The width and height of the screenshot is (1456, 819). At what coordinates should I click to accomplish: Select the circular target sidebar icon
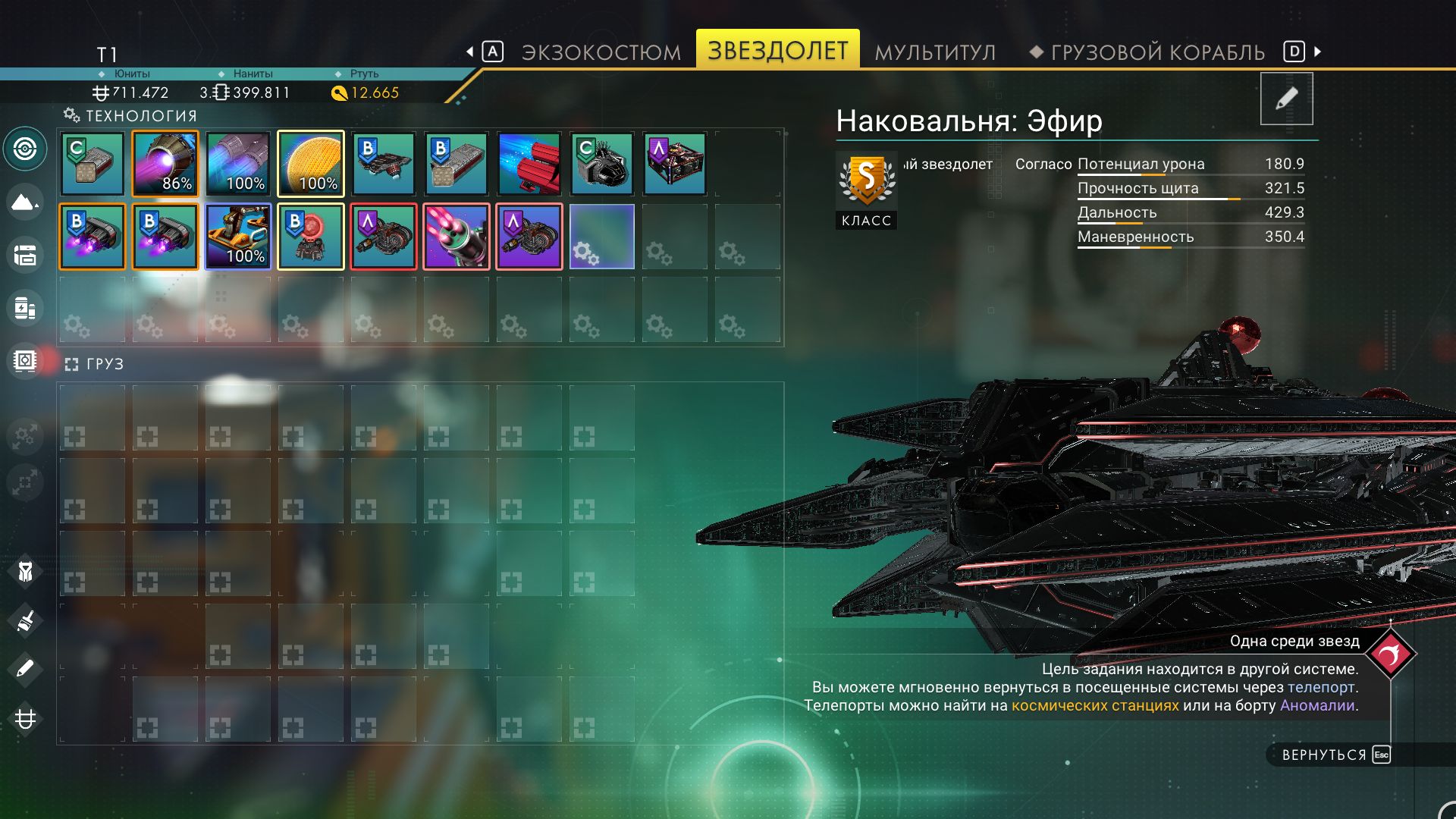pyautogui.click(x=25, y=149)
